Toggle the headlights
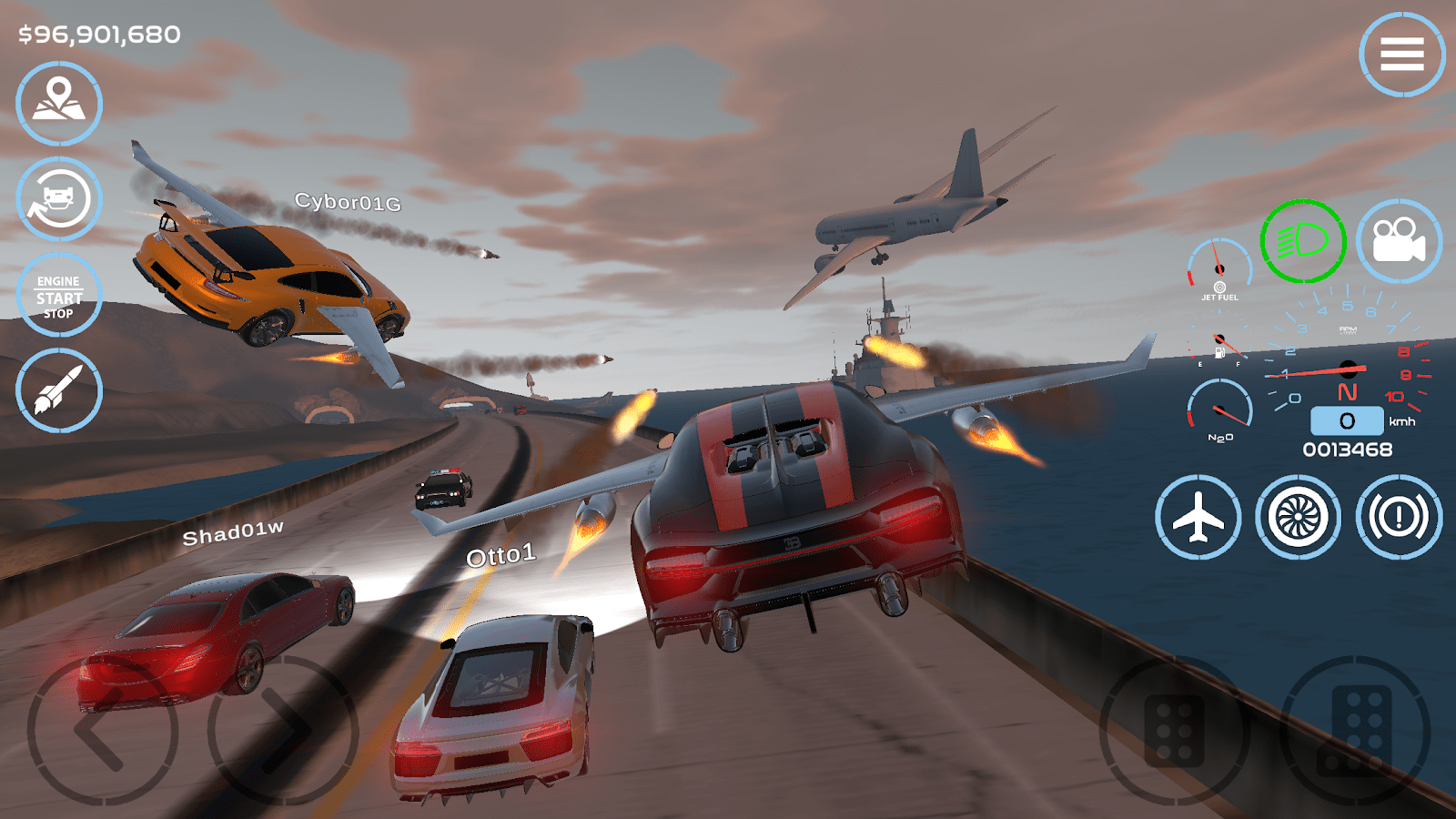Viewport: 1456px width, 819px height. pos(1303,240)
